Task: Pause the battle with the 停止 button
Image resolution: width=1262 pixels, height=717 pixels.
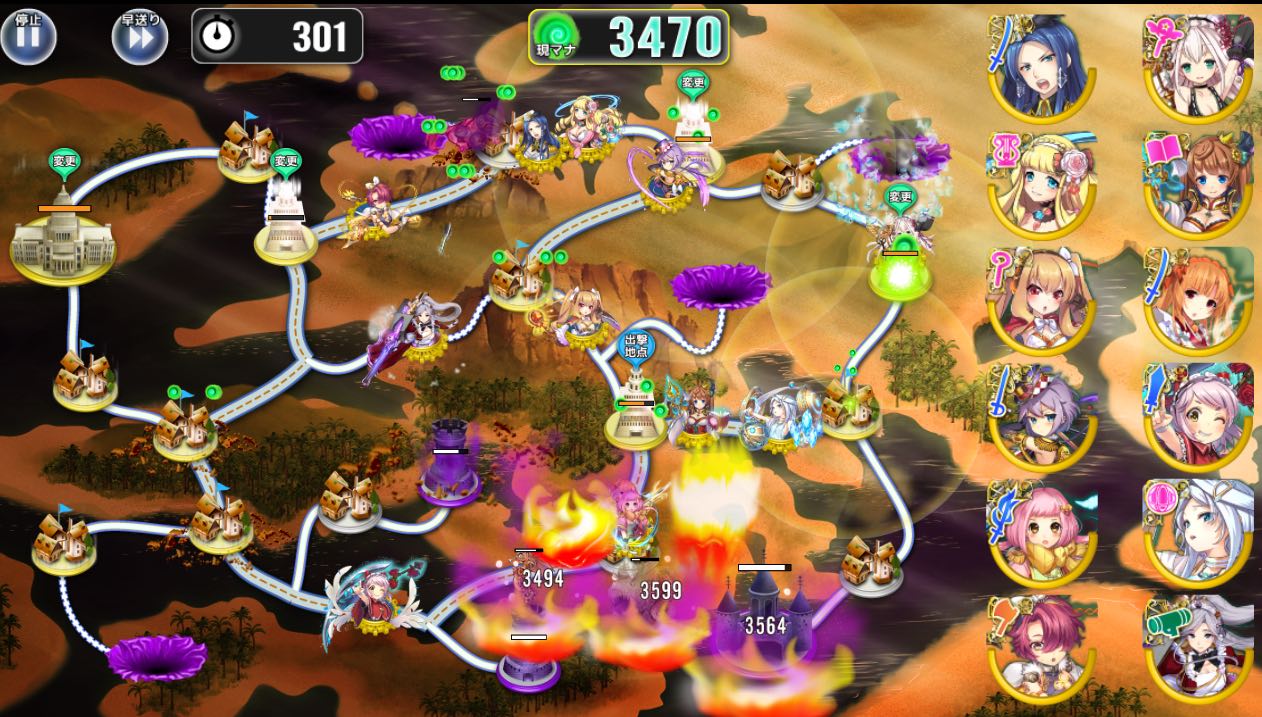Action: point(28,36)
